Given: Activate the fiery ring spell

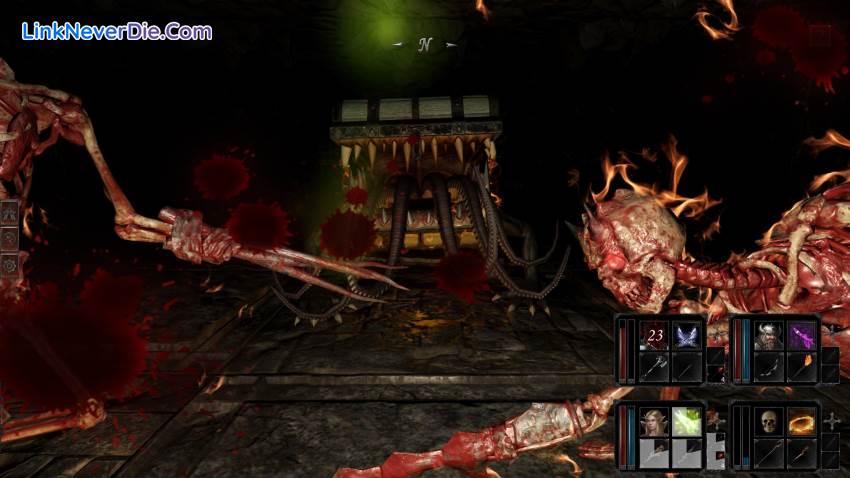Looking at the screenshot, I should (x=802, y=422).
